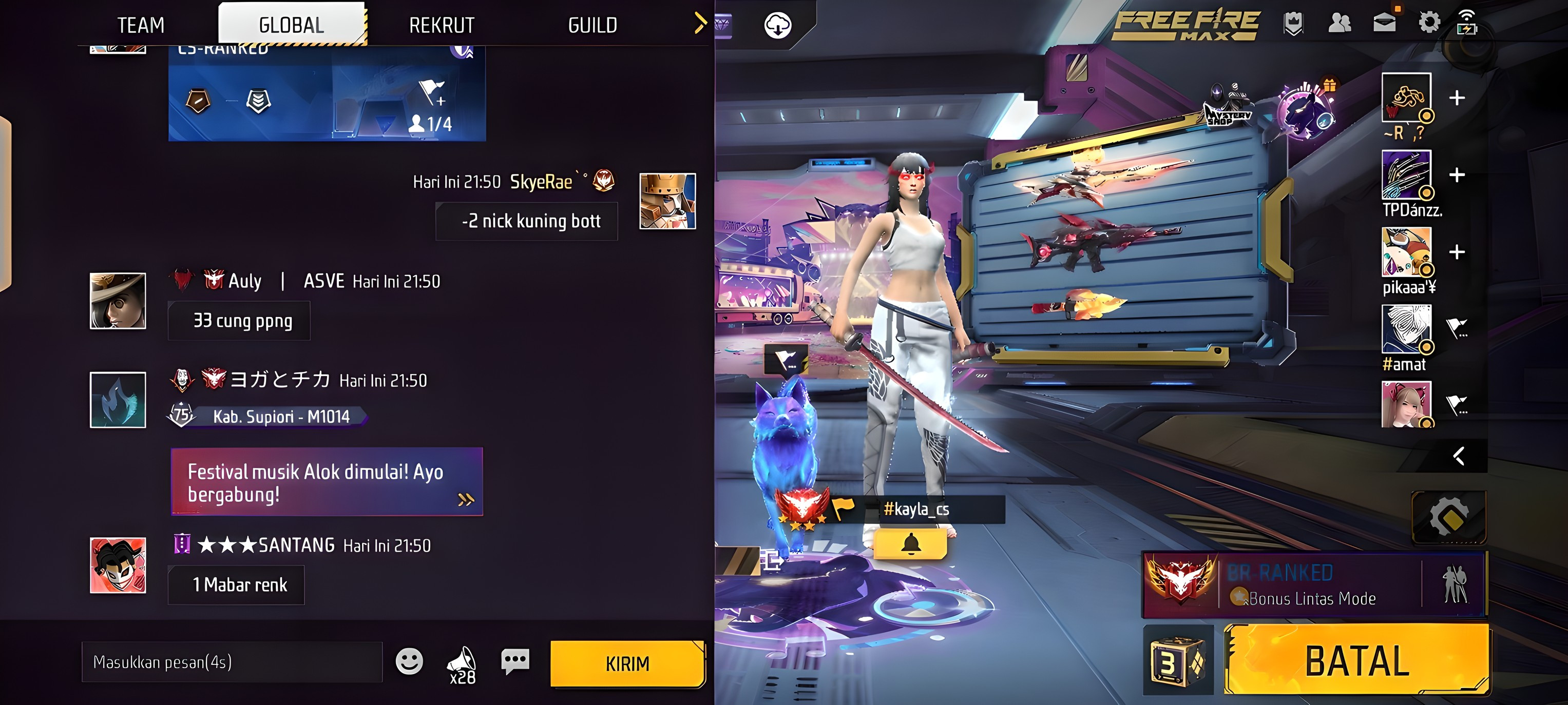Send message with KIRIM button
This screenshot has height=705, width=1568.
coord(627,663)
